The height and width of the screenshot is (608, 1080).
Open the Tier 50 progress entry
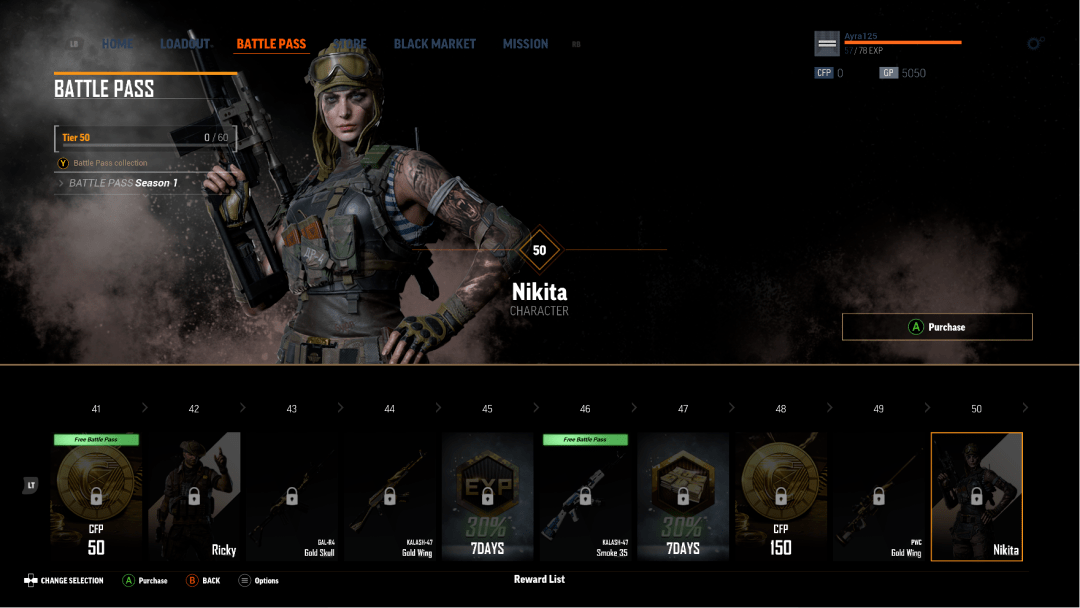click(x=145, y=138)
